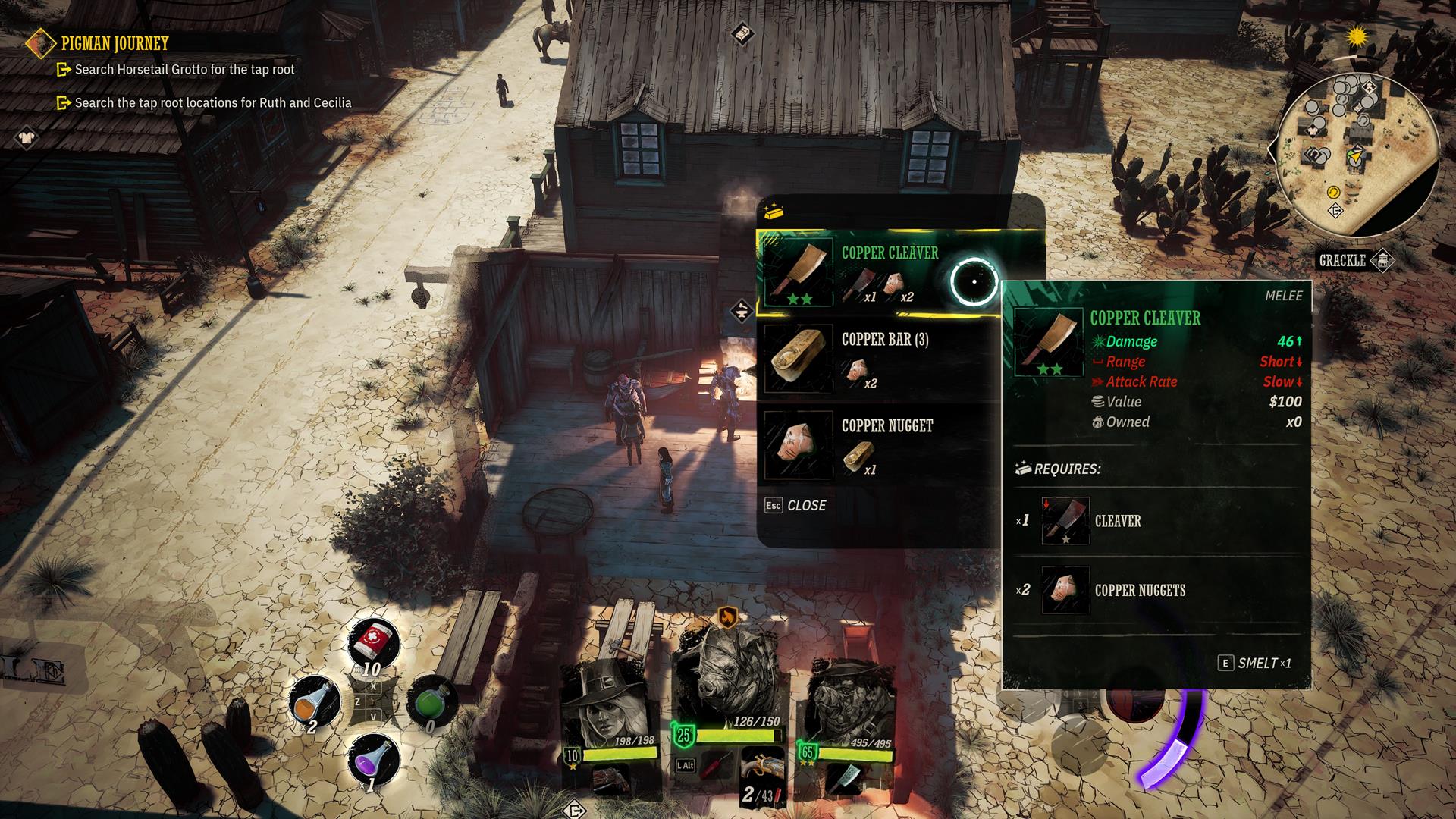The width and height of the screenshot is (1456, 819).
Task: Select the masked hunched character portrait
Action: click(x=848, y=705)
